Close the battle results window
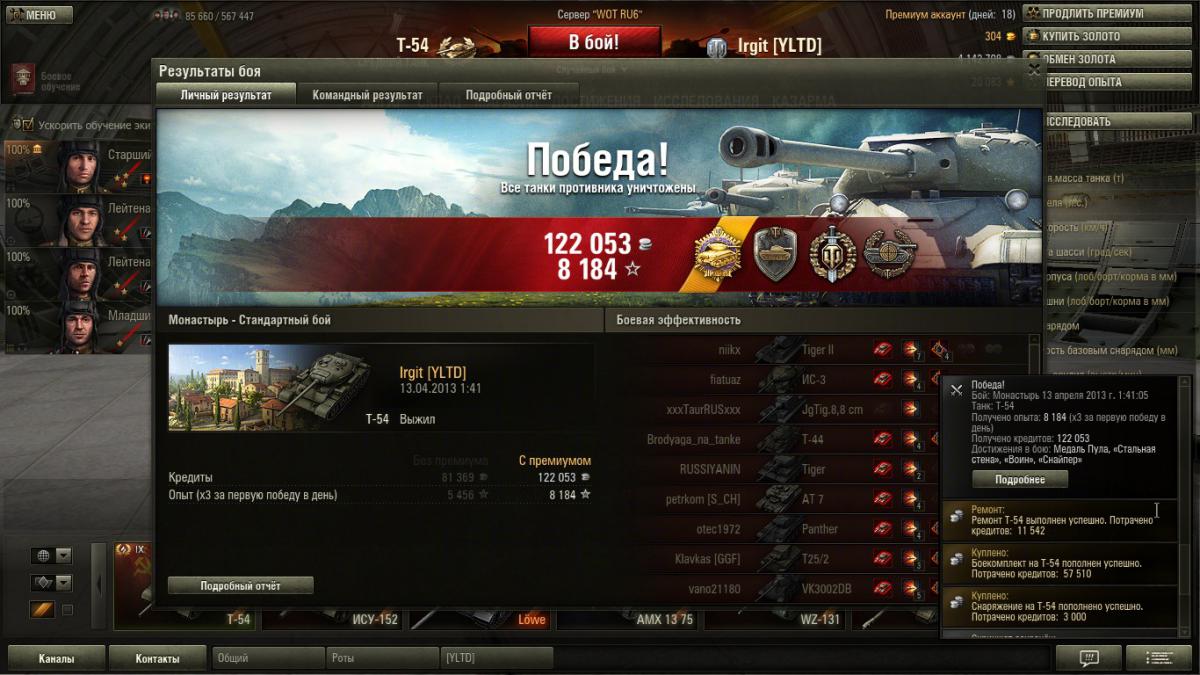Image resolution: width=1200 pixels, height=675 pixels. pyautogui.click(x=1034, y=70)
